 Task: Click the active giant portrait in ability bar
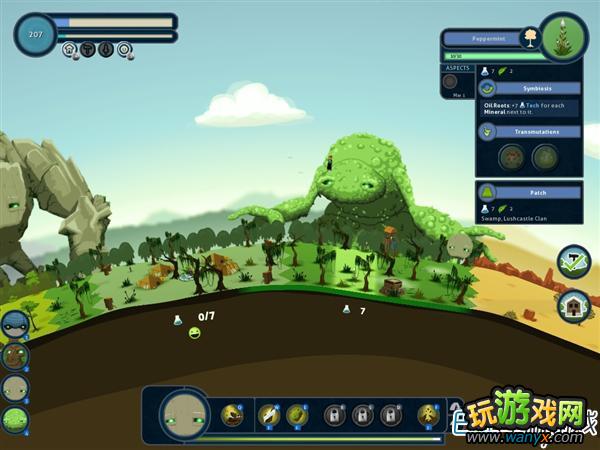[x=184, y=413]
